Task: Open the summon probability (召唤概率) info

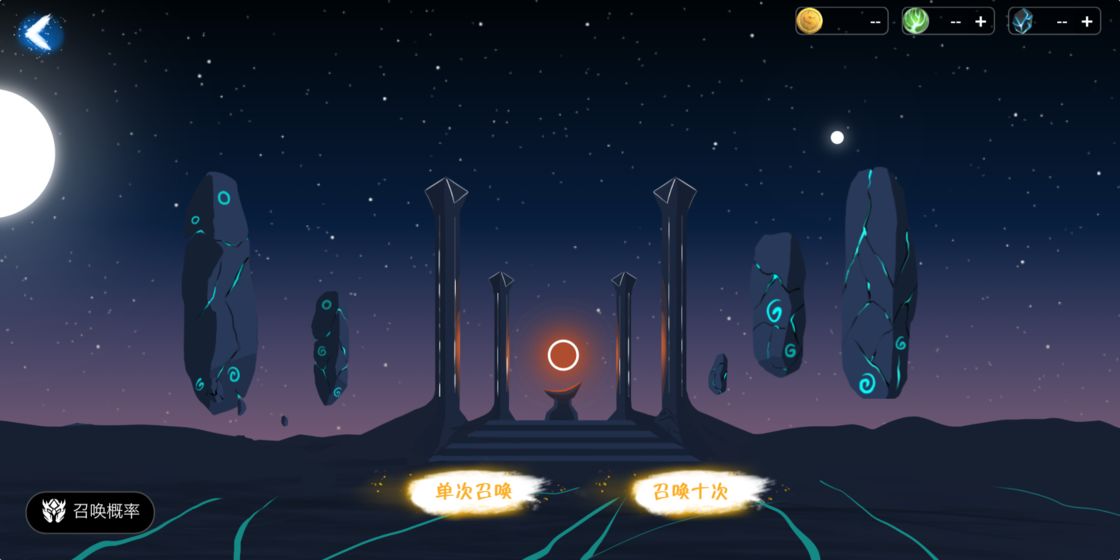Action: pos(91,512)
